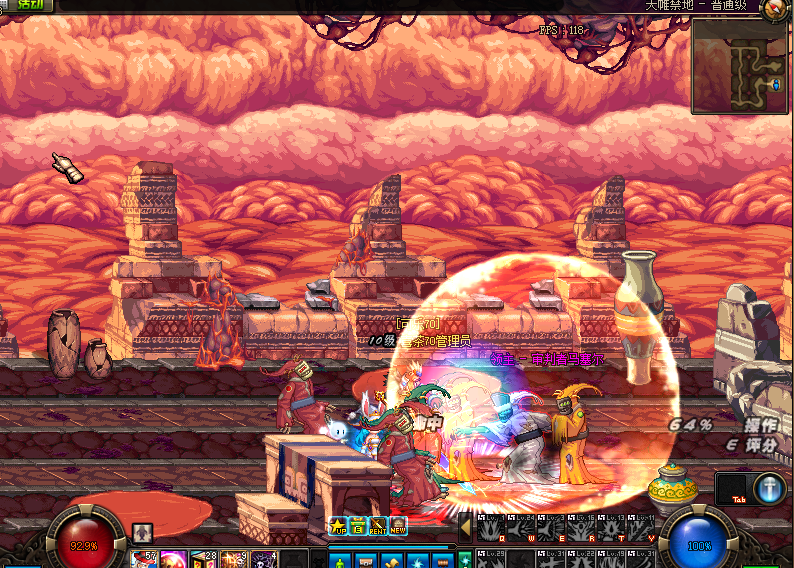Viewport: 794px width, 568px height.
Task: Use the consumable with count 57
Action: click(145, 559)
